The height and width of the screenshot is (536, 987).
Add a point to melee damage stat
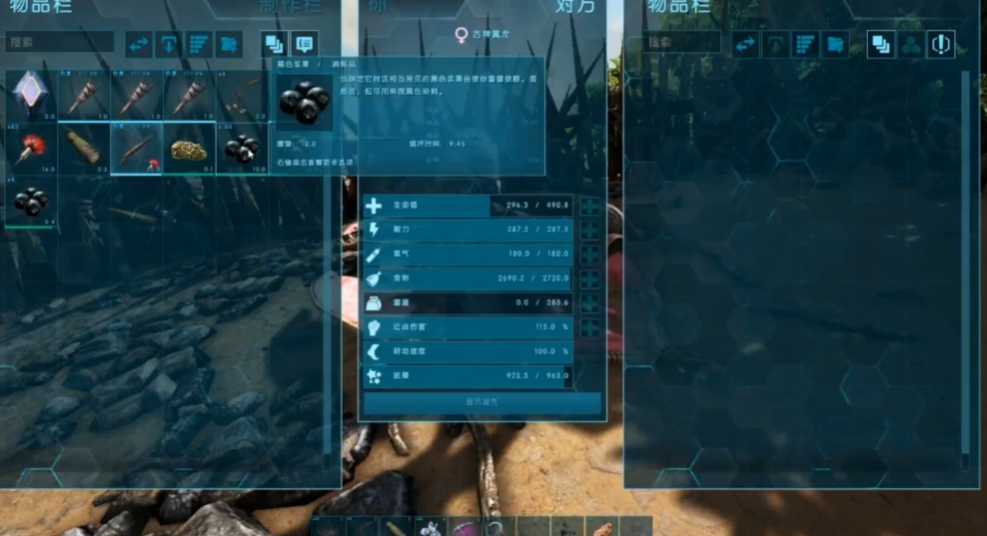[590, 327]
